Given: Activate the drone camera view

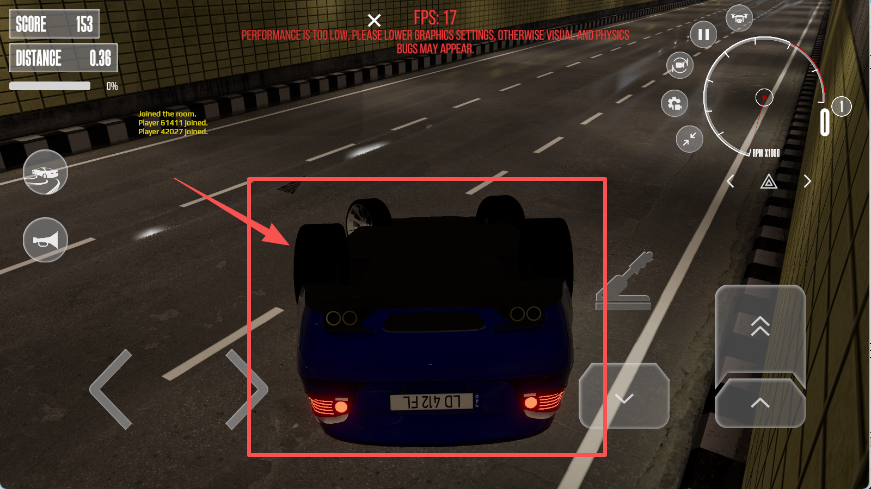Looking at the screenshot, I should pos(739,17).
